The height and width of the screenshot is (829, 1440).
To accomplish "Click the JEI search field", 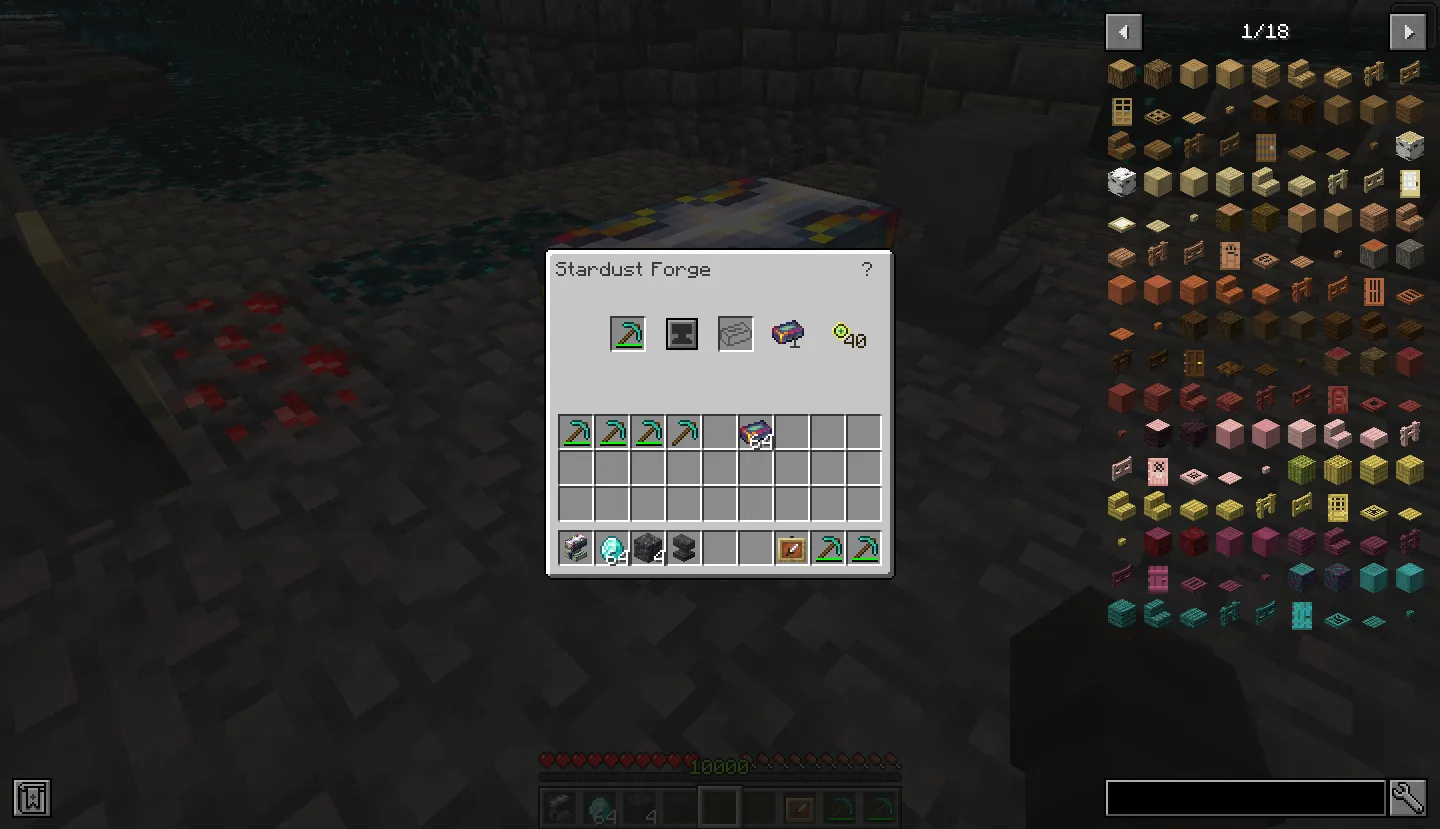I will point(1245,798).
